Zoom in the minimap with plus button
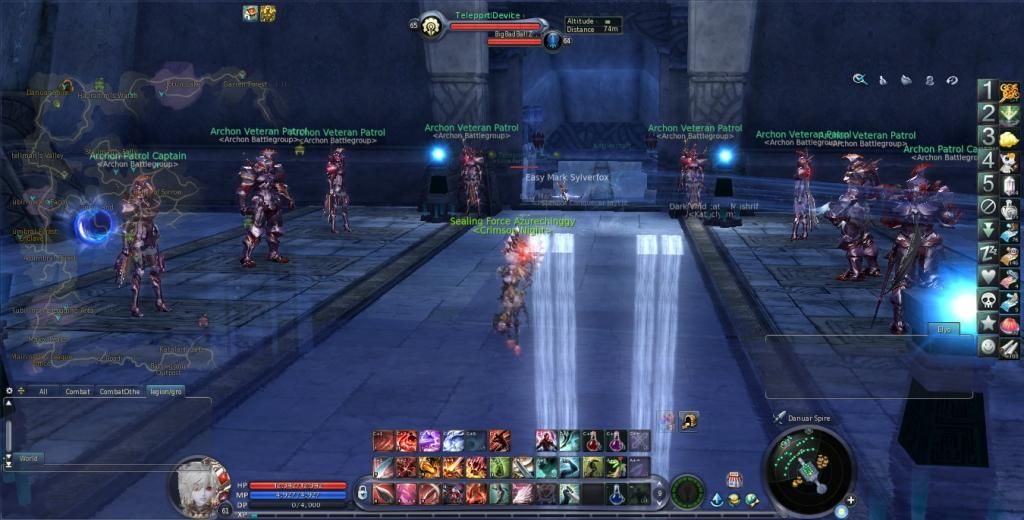 [851, 499]
